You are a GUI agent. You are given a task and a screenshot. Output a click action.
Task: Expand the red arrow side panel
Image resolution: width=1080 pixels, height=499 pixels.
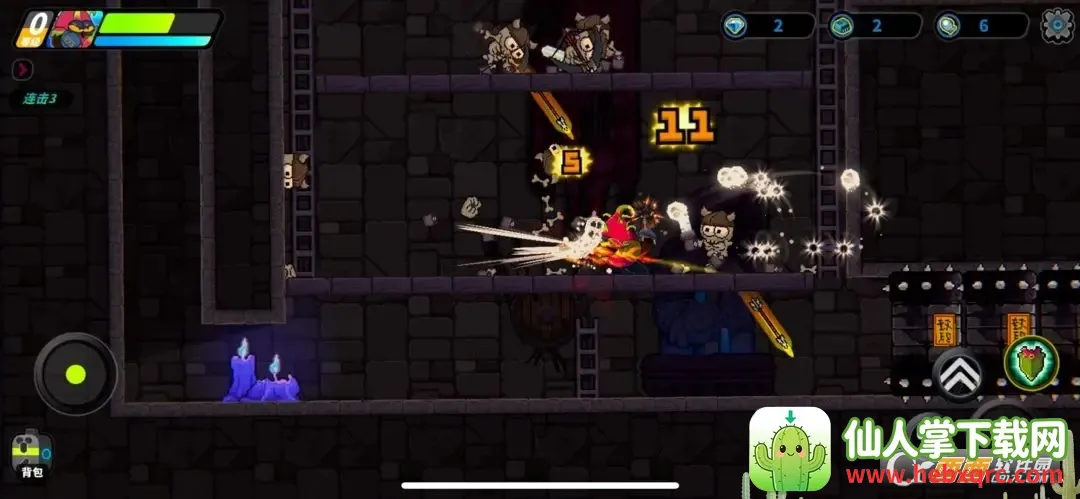pos(22,70)
